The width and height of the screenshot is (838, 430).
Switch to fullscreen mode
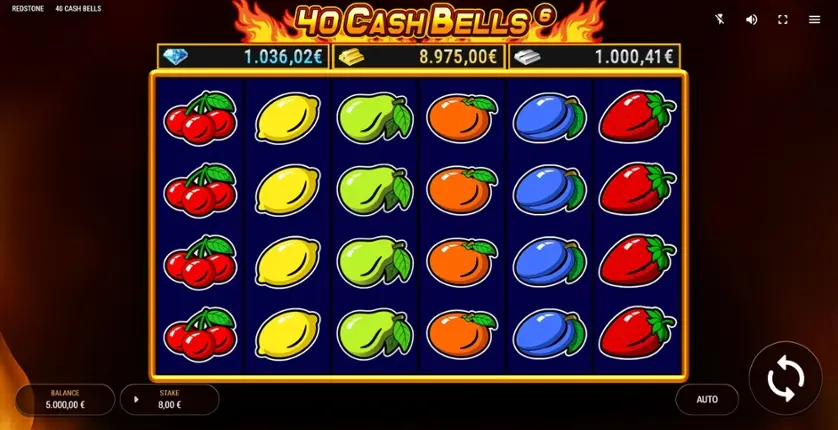click(783, 19)
